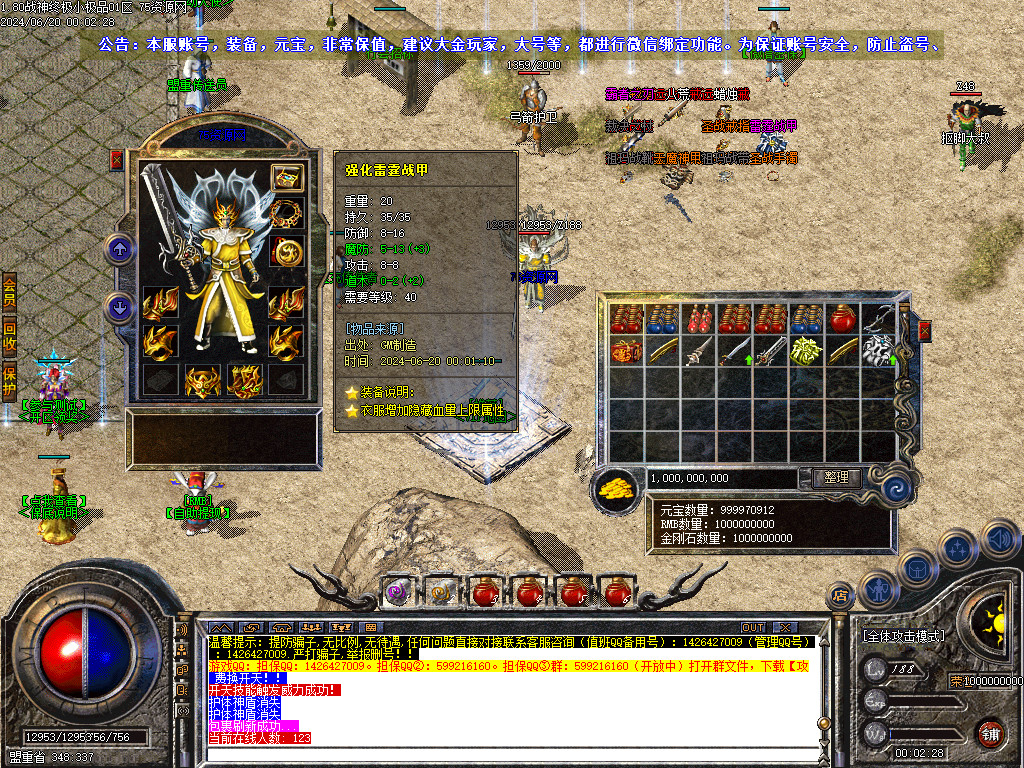Click the 整理 sort button in bag
The image size is (1024, 768).
tap(836, 478)
